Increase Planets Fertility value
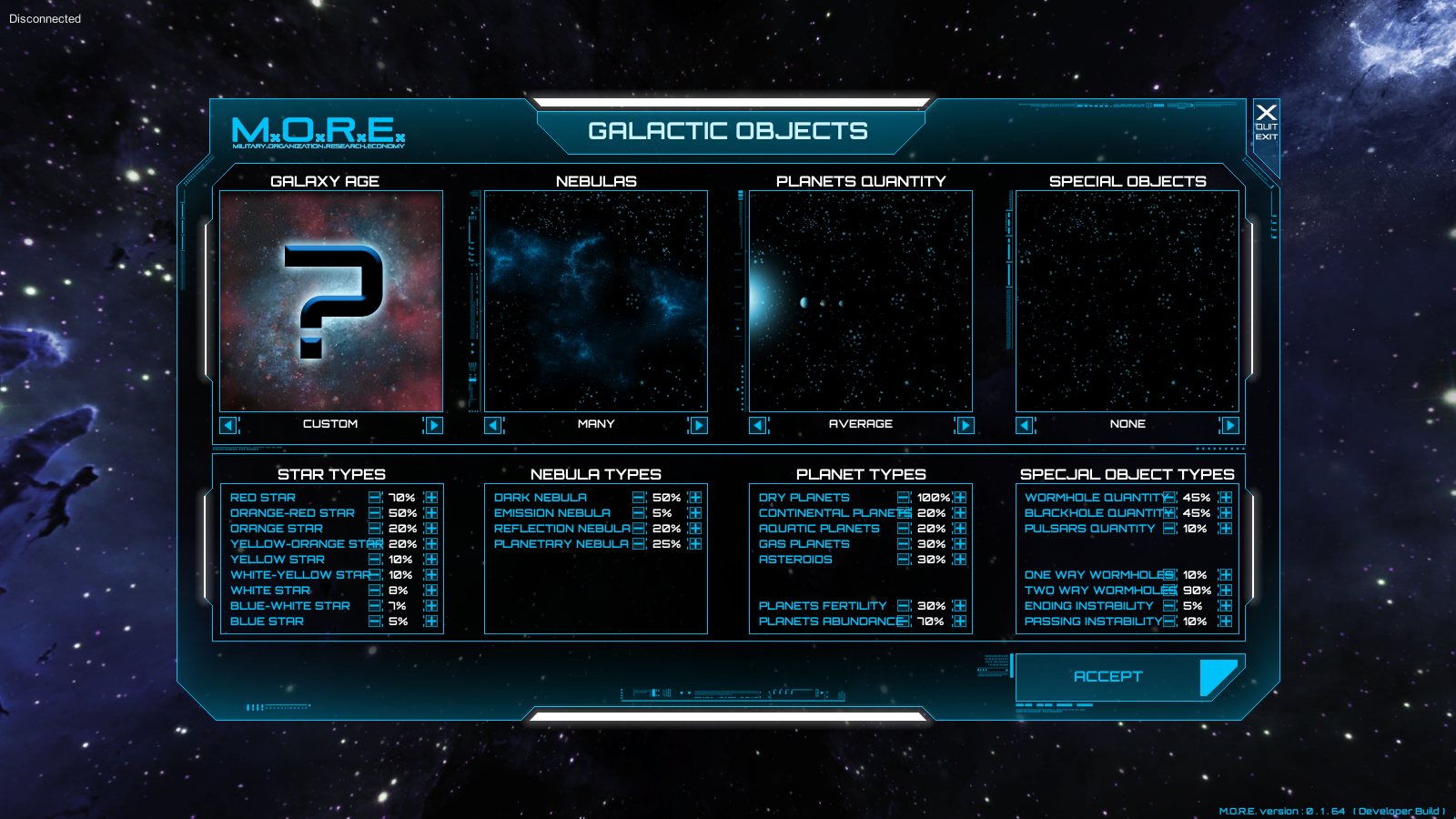The width and height of the screenshot is (1456, 819). click(959, 605)
